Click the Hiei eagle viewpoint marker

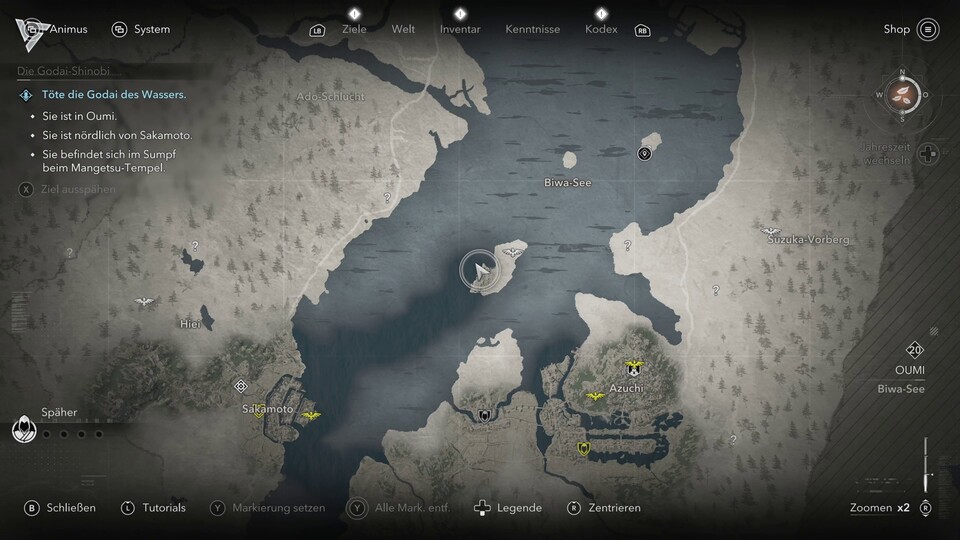pos(145,301)
